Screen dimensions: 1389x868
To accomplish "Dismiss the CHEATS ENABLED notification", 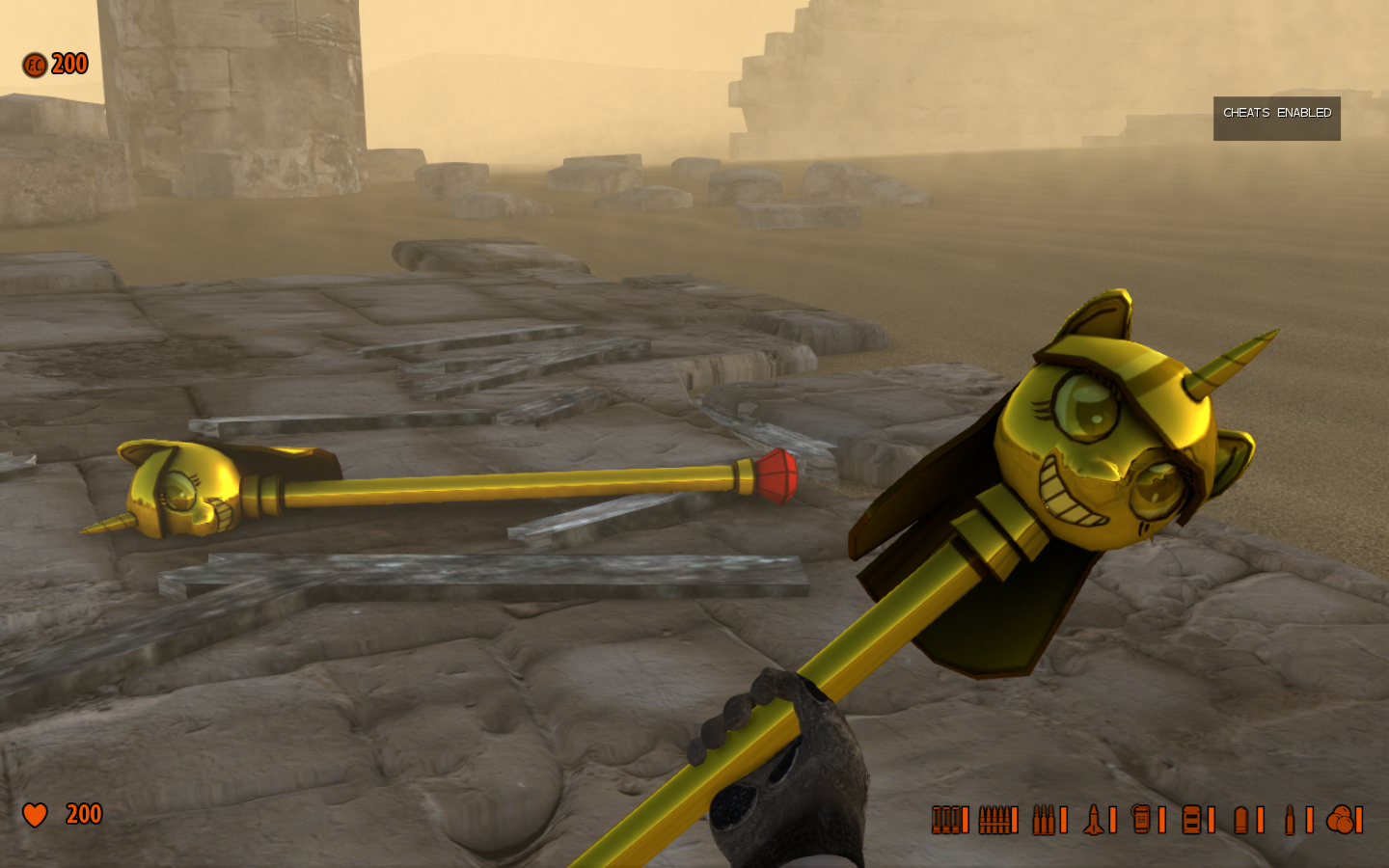I will point(1275,118).
